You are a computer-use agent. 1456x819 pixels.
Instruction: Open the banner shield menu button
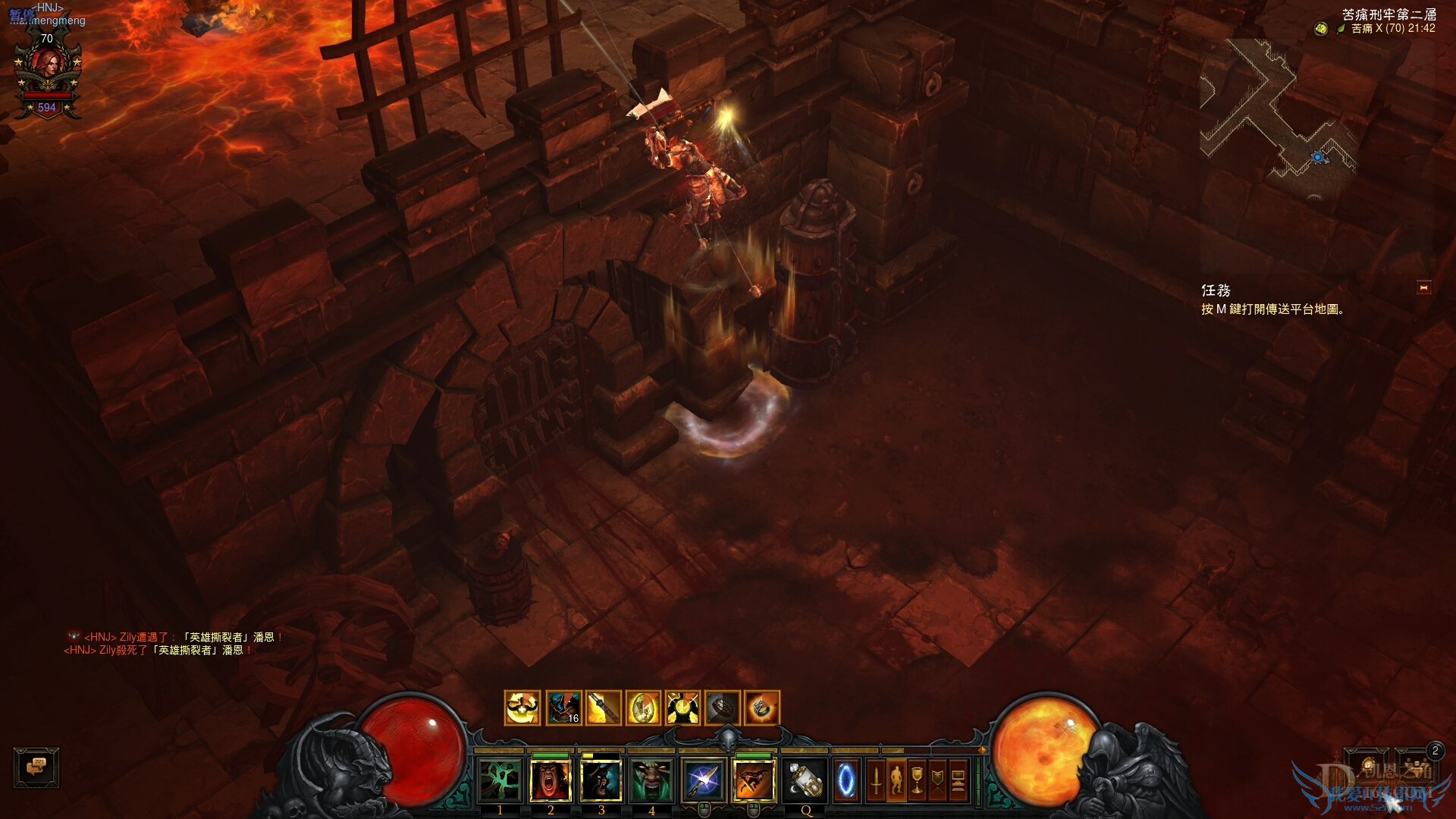pyautogui.click(x=937, y=780)
